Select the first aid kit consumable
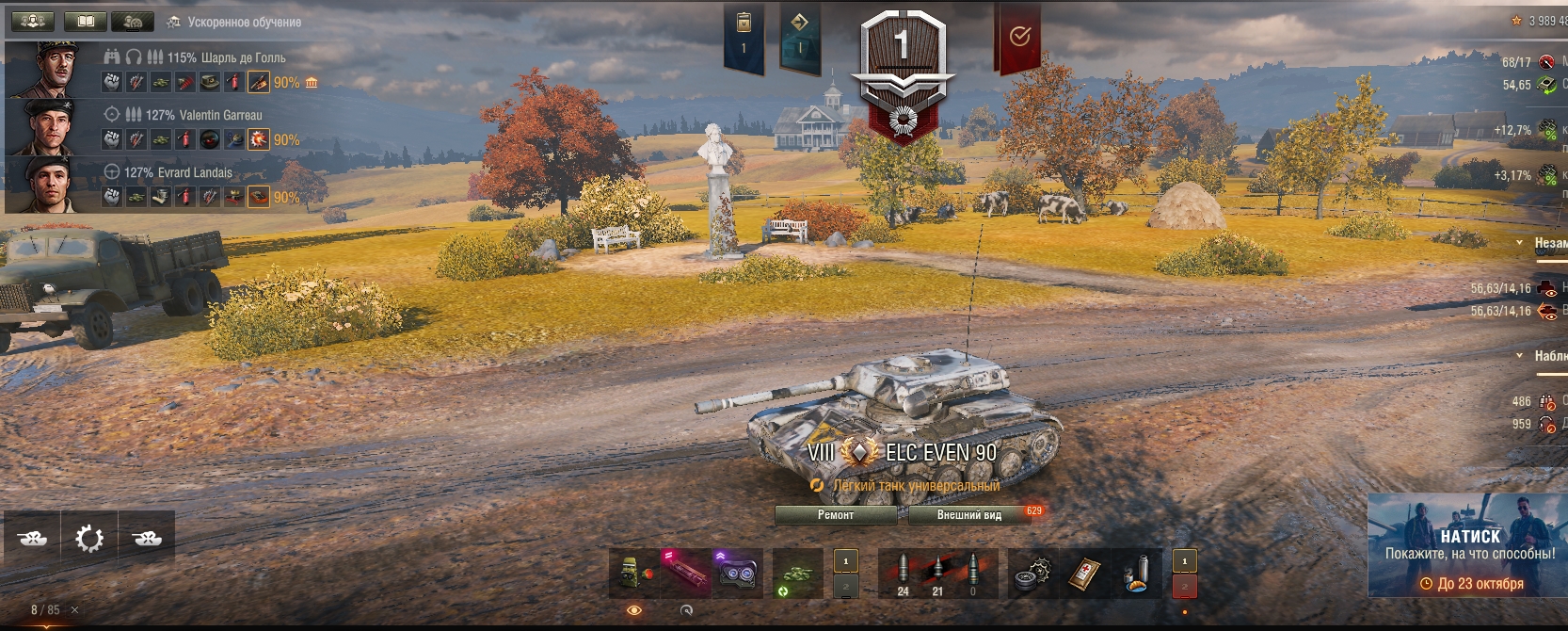The width and height of the screenshot is (1568, 631). tap(1084, 574)
